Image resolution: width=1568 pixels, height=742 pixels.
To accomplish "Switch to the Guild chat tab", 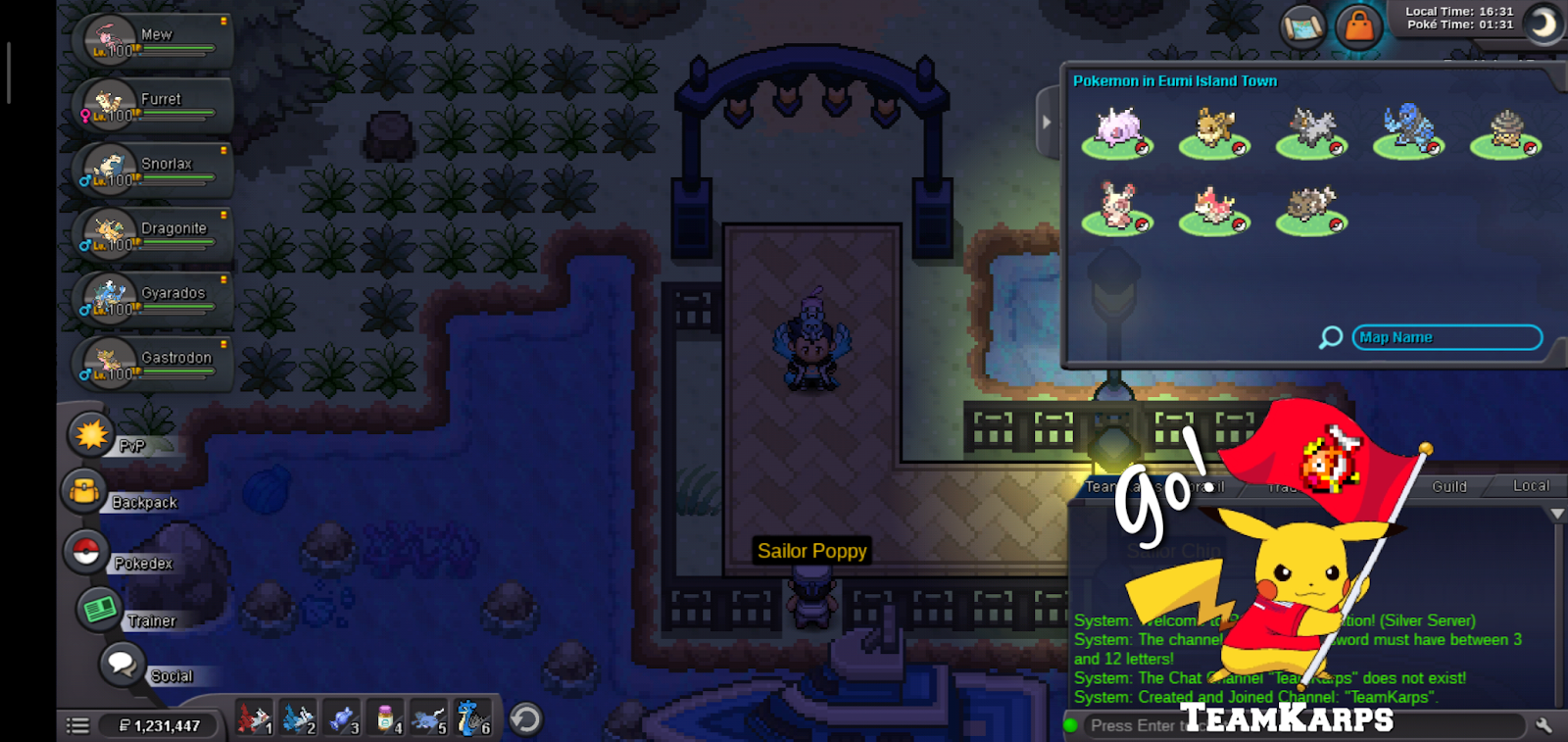I will [x=1450, y=486].
